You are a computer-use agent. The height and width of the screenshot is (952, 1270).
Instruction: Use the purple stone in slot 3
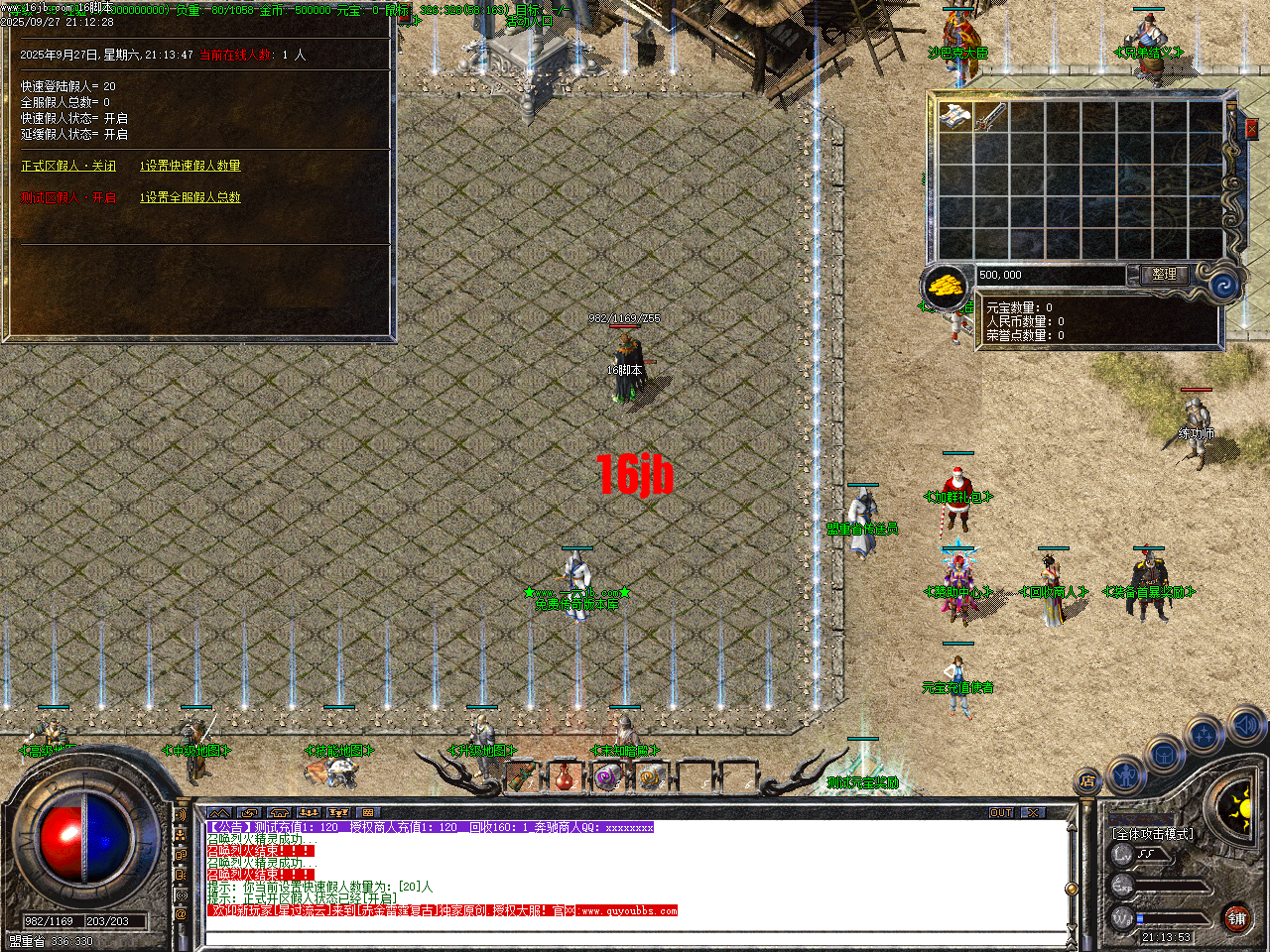[605, 774]
